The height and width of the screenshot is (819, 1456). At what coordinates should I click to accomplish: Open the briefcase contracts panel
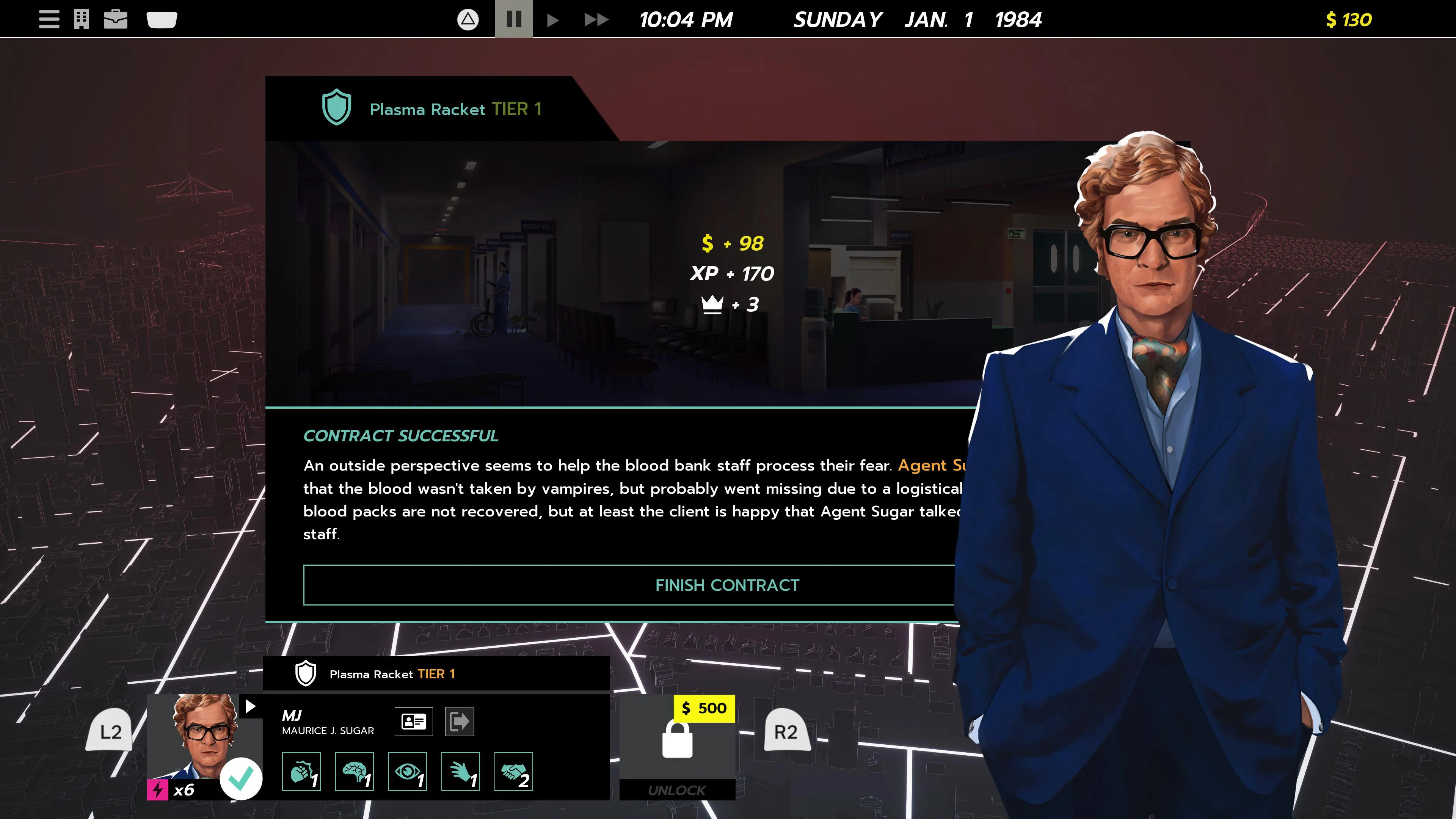(116, 19)
